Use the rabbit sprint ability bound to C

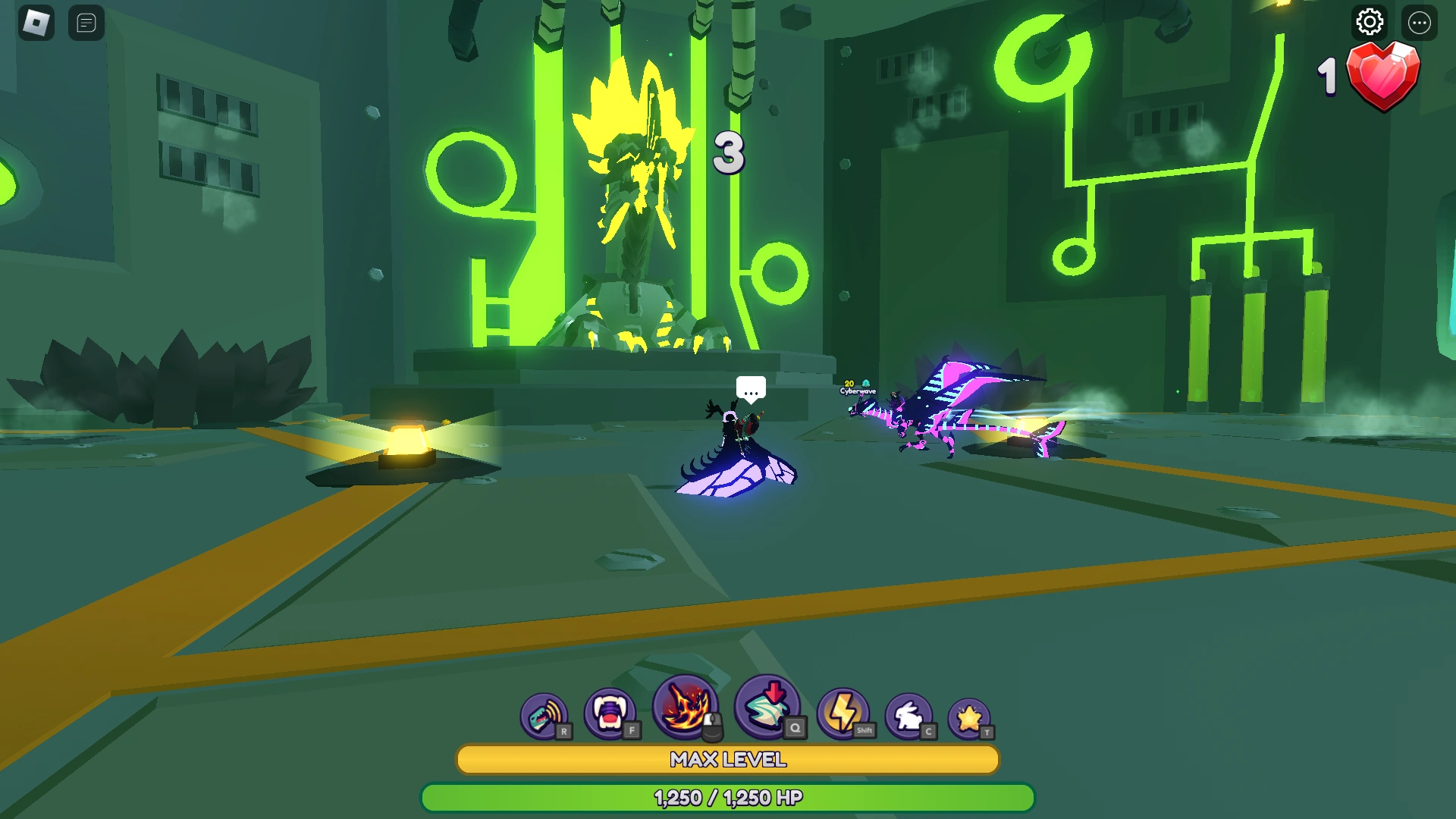[910, 714]
